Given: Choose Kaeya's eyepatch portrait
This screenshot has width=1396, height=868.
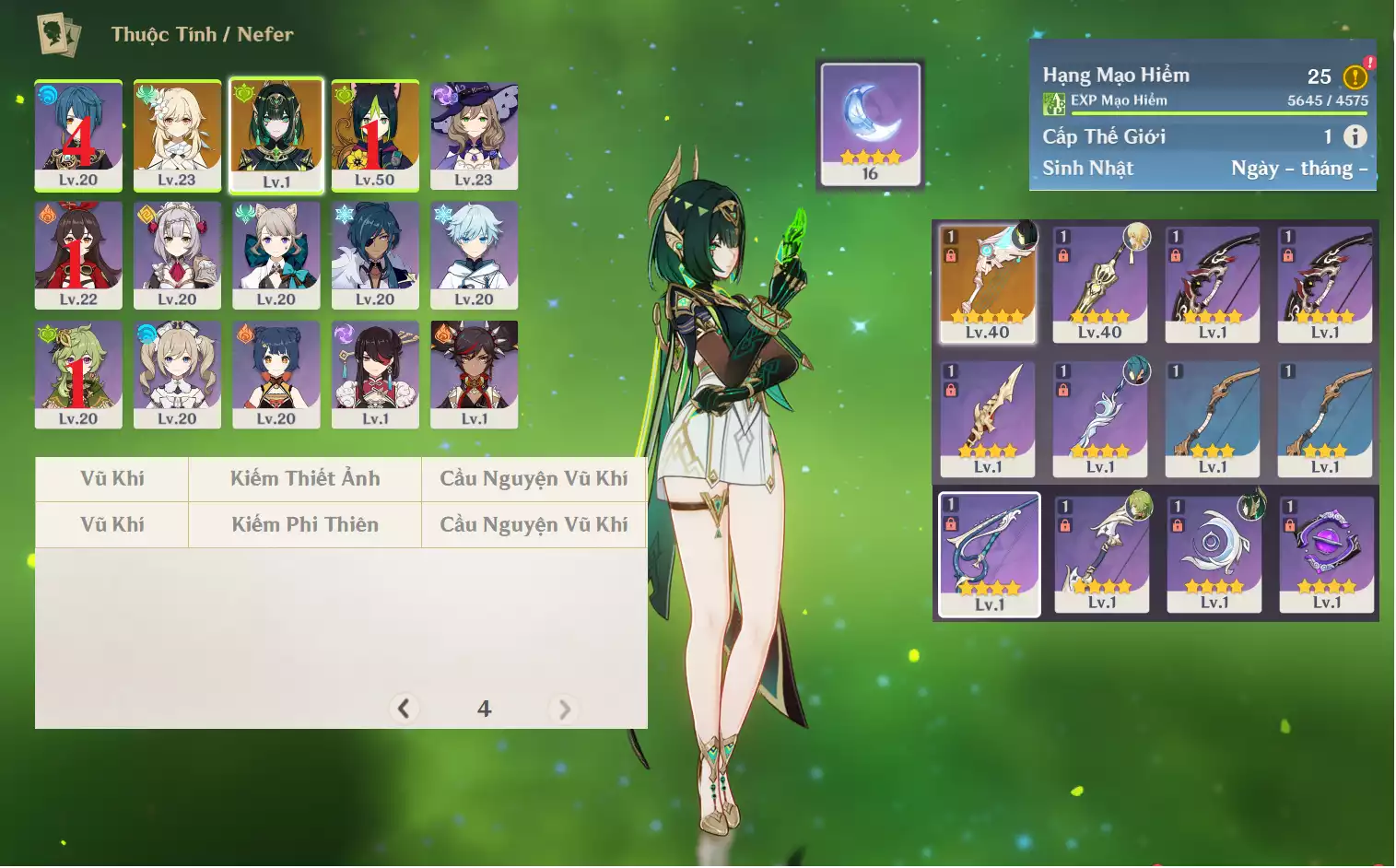Looking at the screenshot, I should pyautogui.click(x=375, y=254).
